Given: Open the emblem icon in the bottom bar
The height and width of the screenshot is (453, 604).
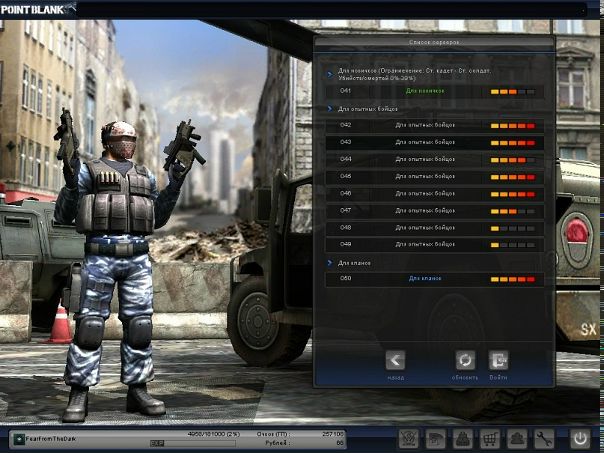Looking at the screenshot, I should pyautogui.click(x=409, y=438).
